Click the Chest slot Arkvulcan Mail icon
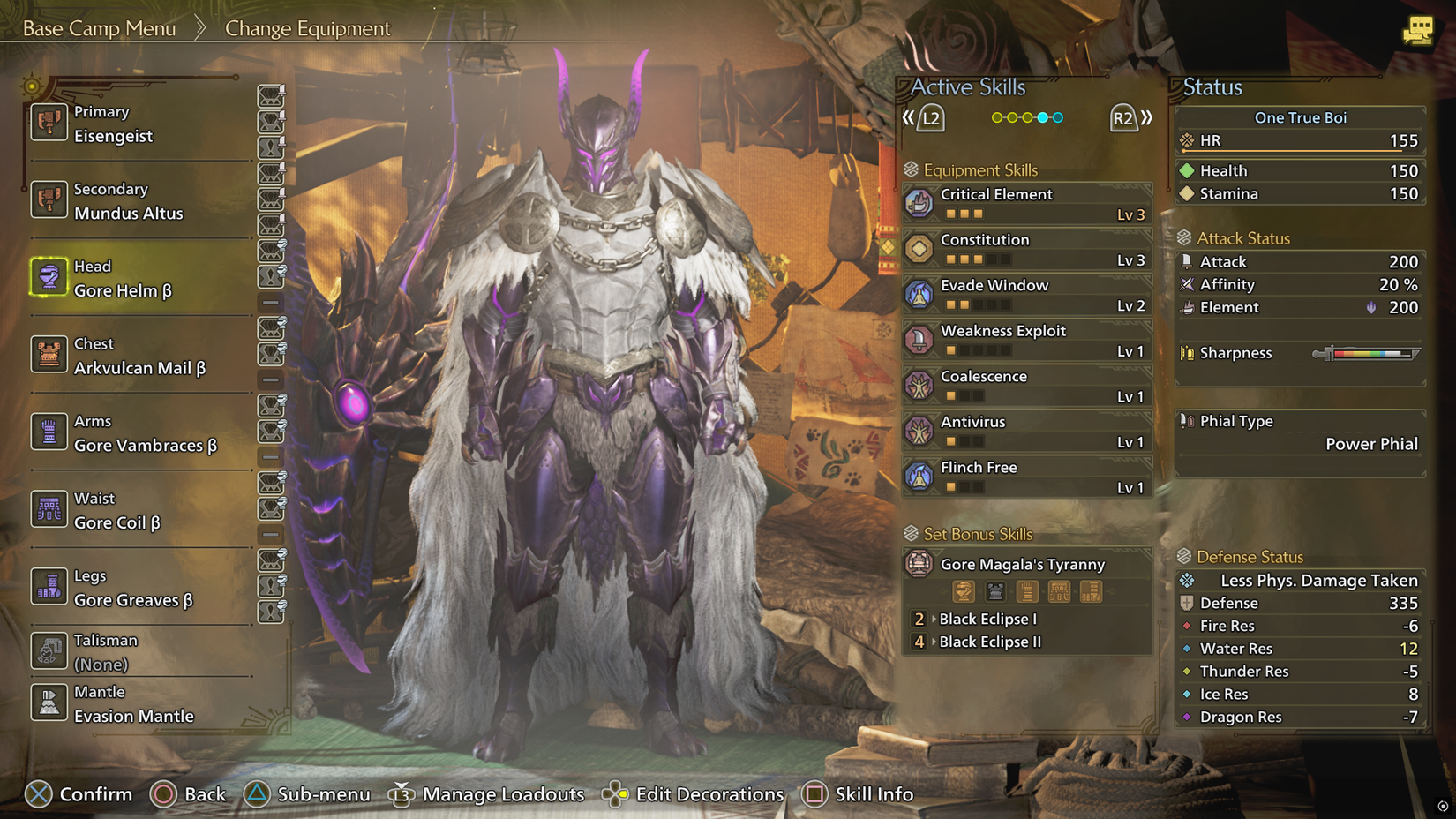Image resolution: width=1456 pixels, height=819 pixels. click(x=49, y=356)
